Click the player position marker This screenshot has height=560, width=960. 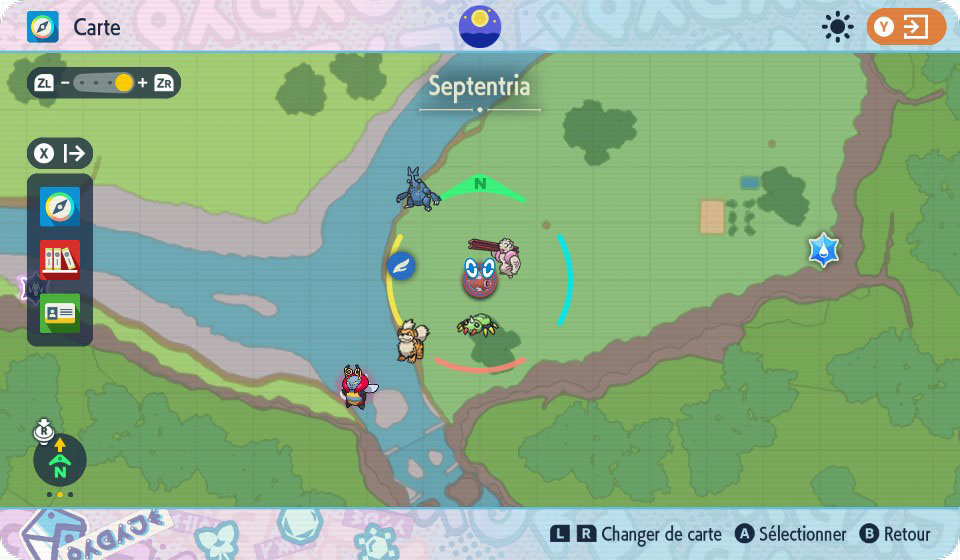(x=480, y=277)
